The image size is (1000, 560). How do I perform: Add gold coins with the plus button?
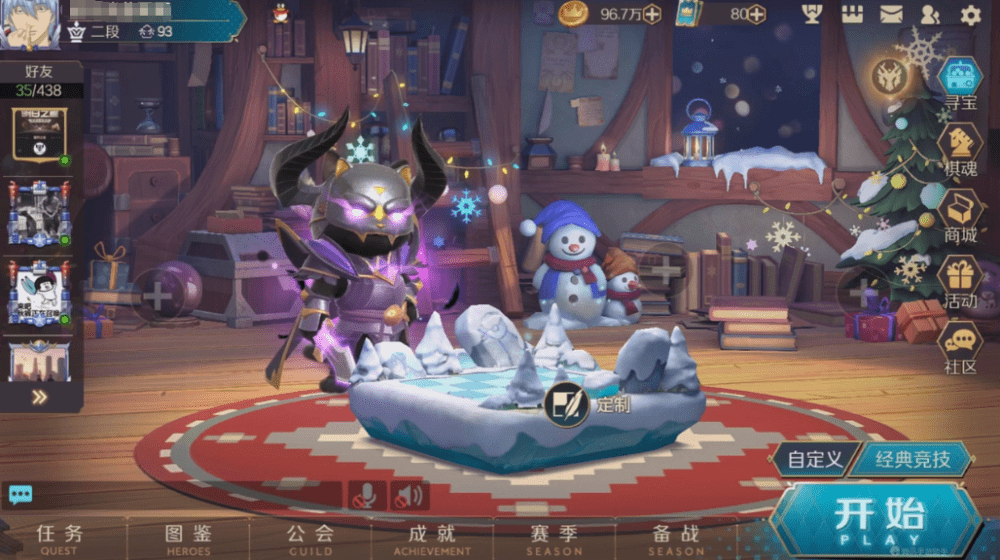(x=652, y=14)
